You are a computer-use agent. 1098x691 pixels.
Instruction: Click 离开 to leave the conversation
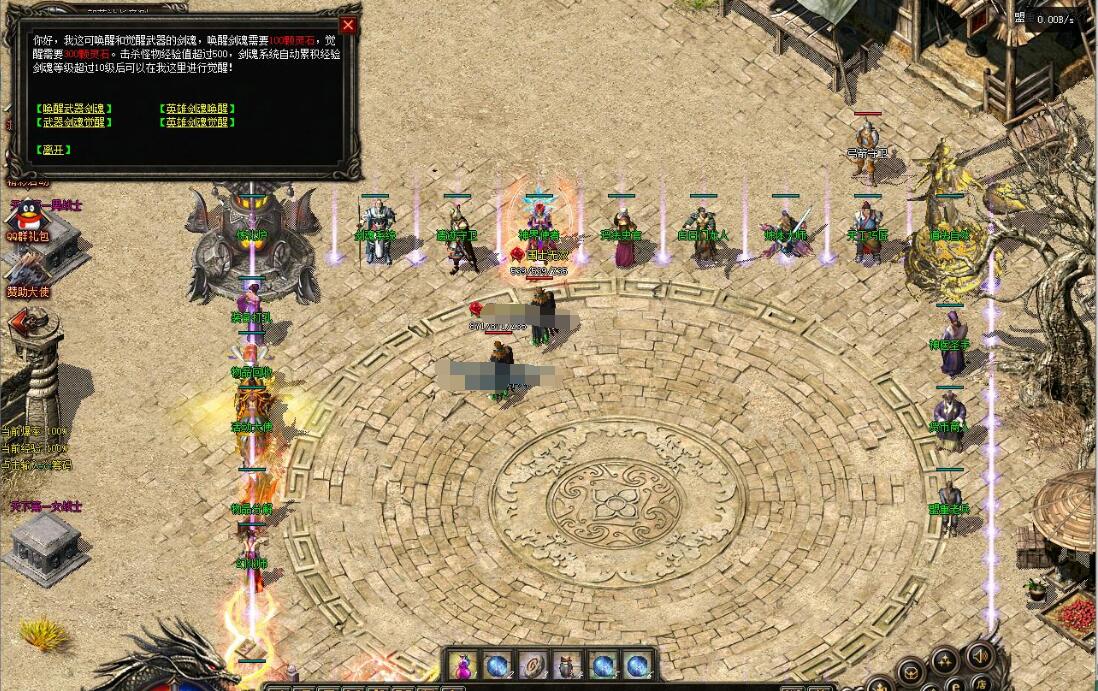pyautogui.click(x=54, y=150)
